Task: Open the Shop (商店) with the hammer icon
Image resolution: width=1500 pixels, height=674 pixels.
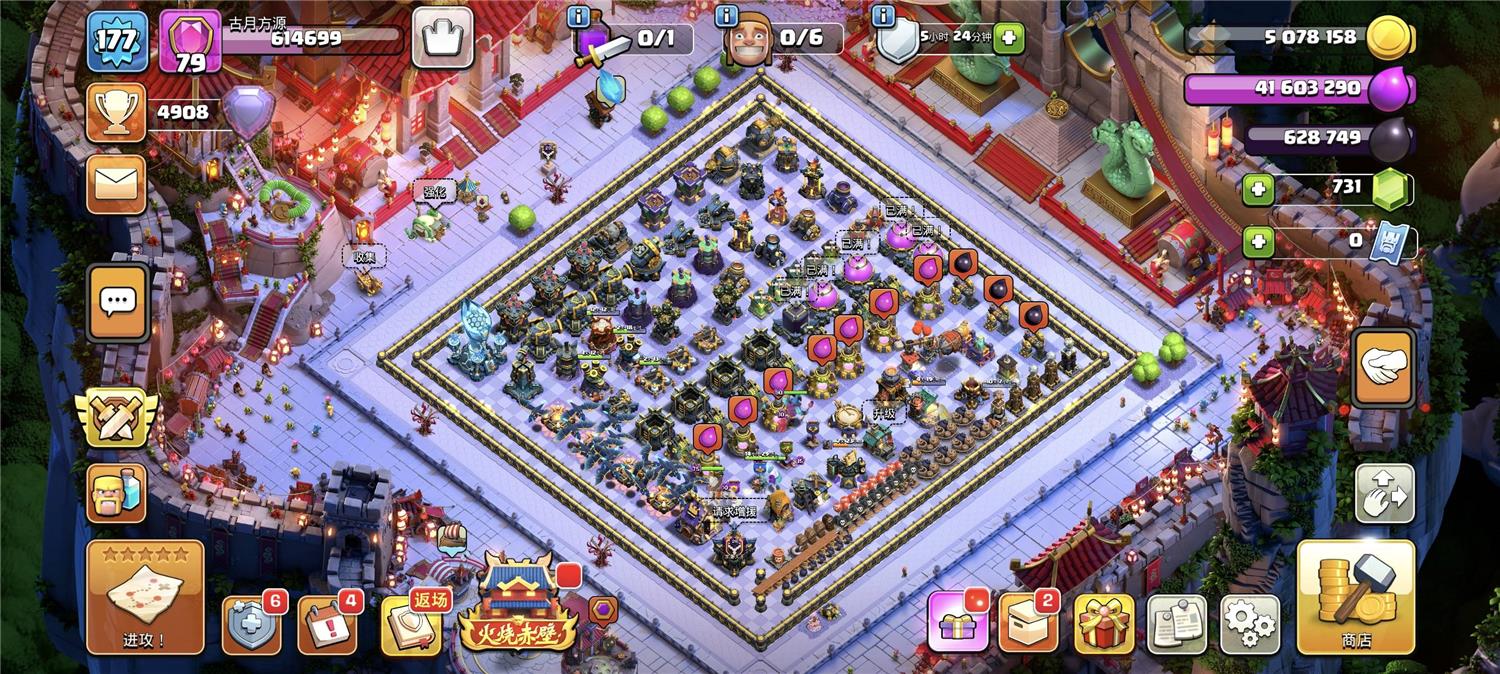Action: tap(1355, 597)
